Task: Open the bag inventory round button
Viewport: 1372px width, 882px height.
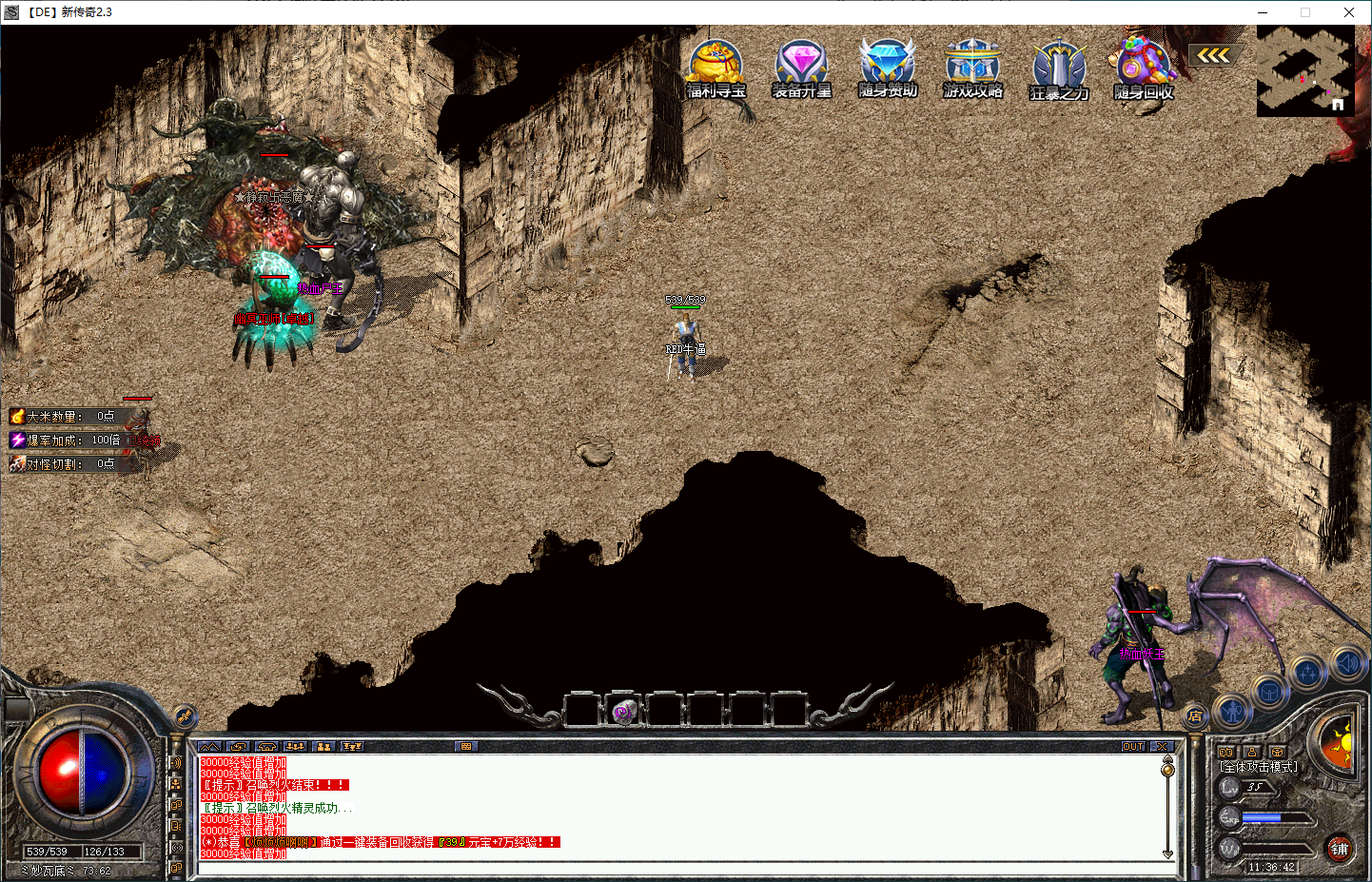Action: point(1269,692)
